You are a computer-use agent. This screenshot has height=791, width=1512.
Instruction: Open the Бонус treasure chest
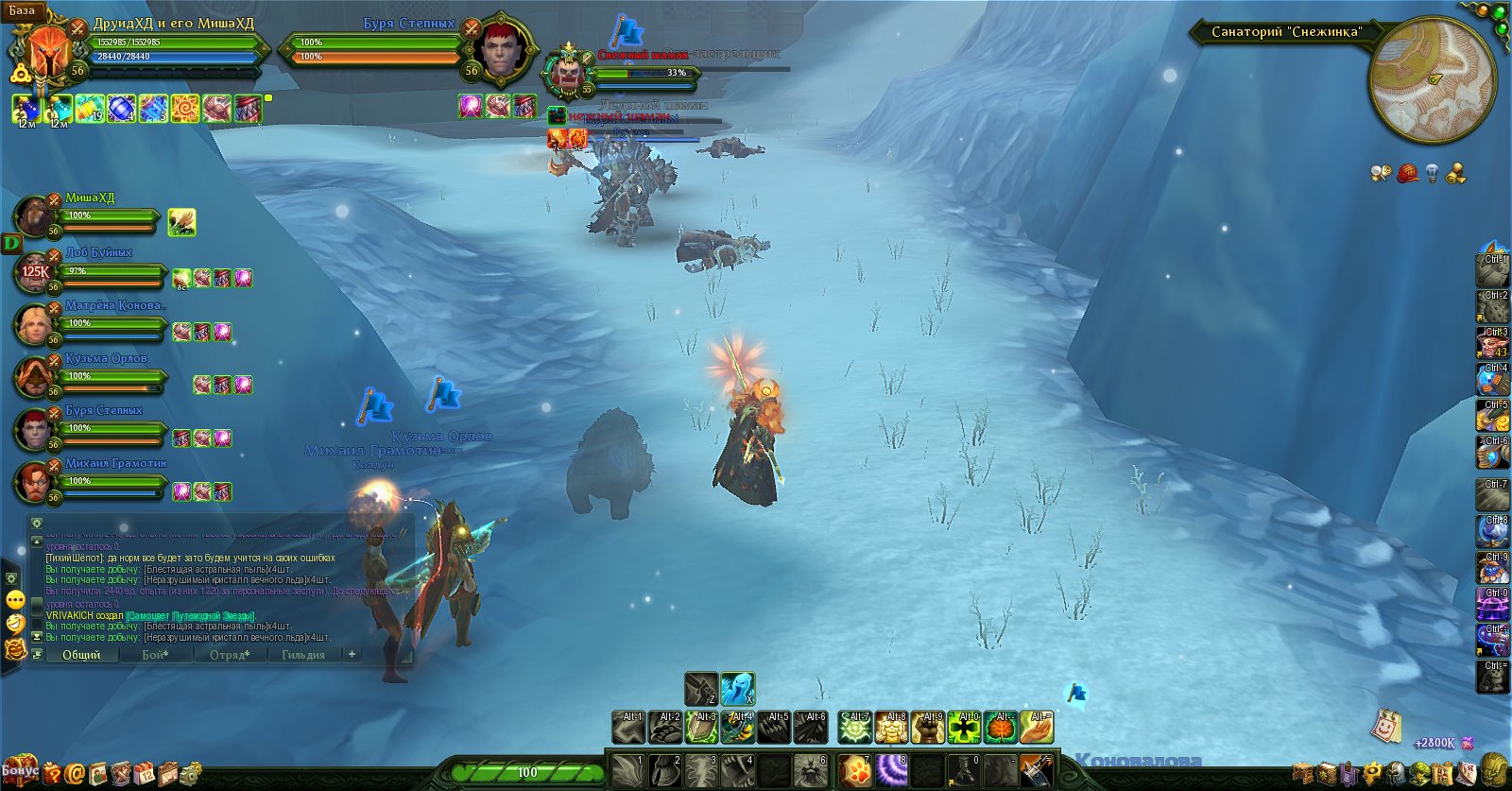pyautogui.click(x=19, y=769)
